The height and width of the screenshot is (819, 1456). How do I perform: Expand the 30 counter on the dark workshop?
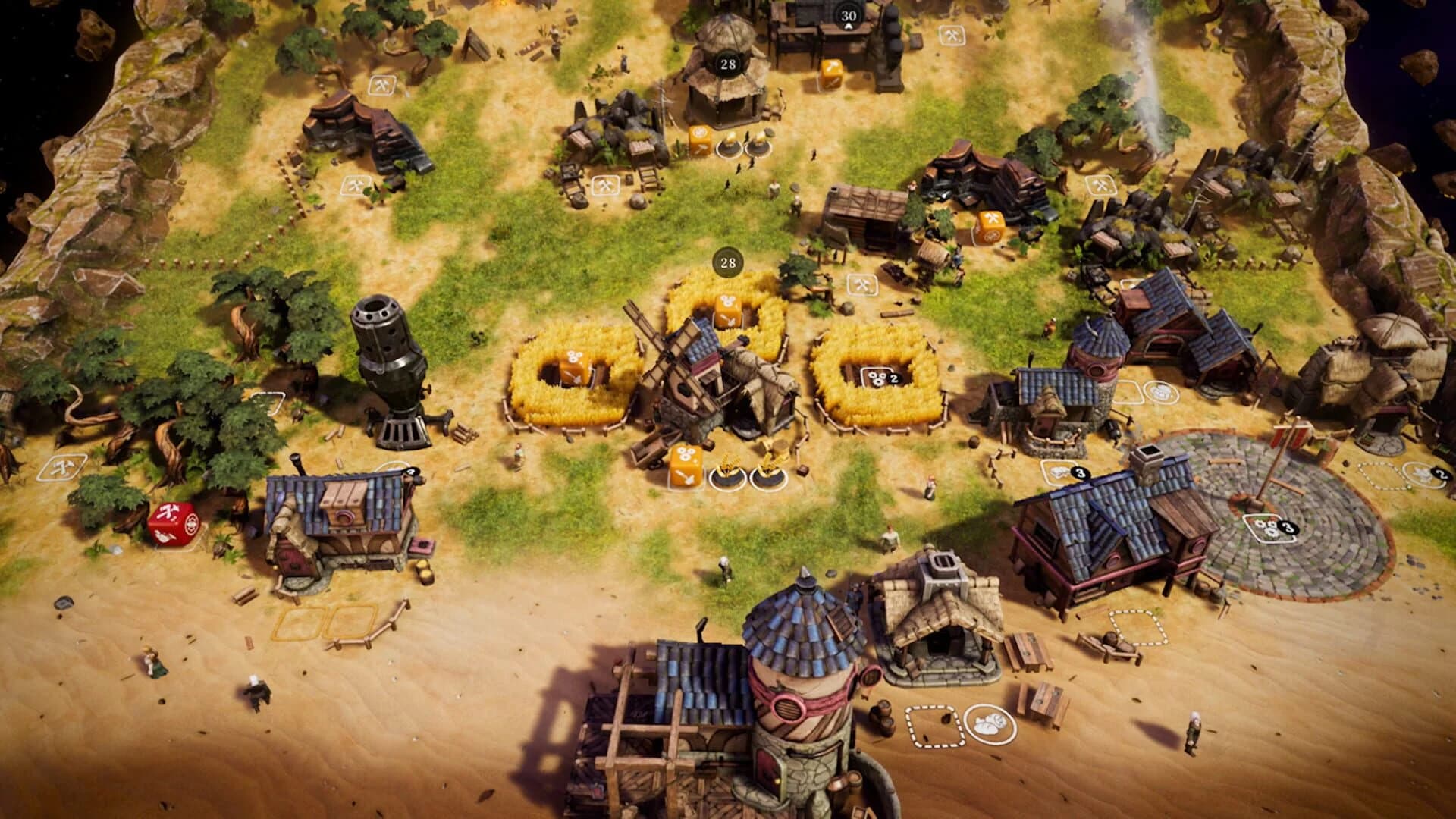pyautogui.click(x=847, y=14)
